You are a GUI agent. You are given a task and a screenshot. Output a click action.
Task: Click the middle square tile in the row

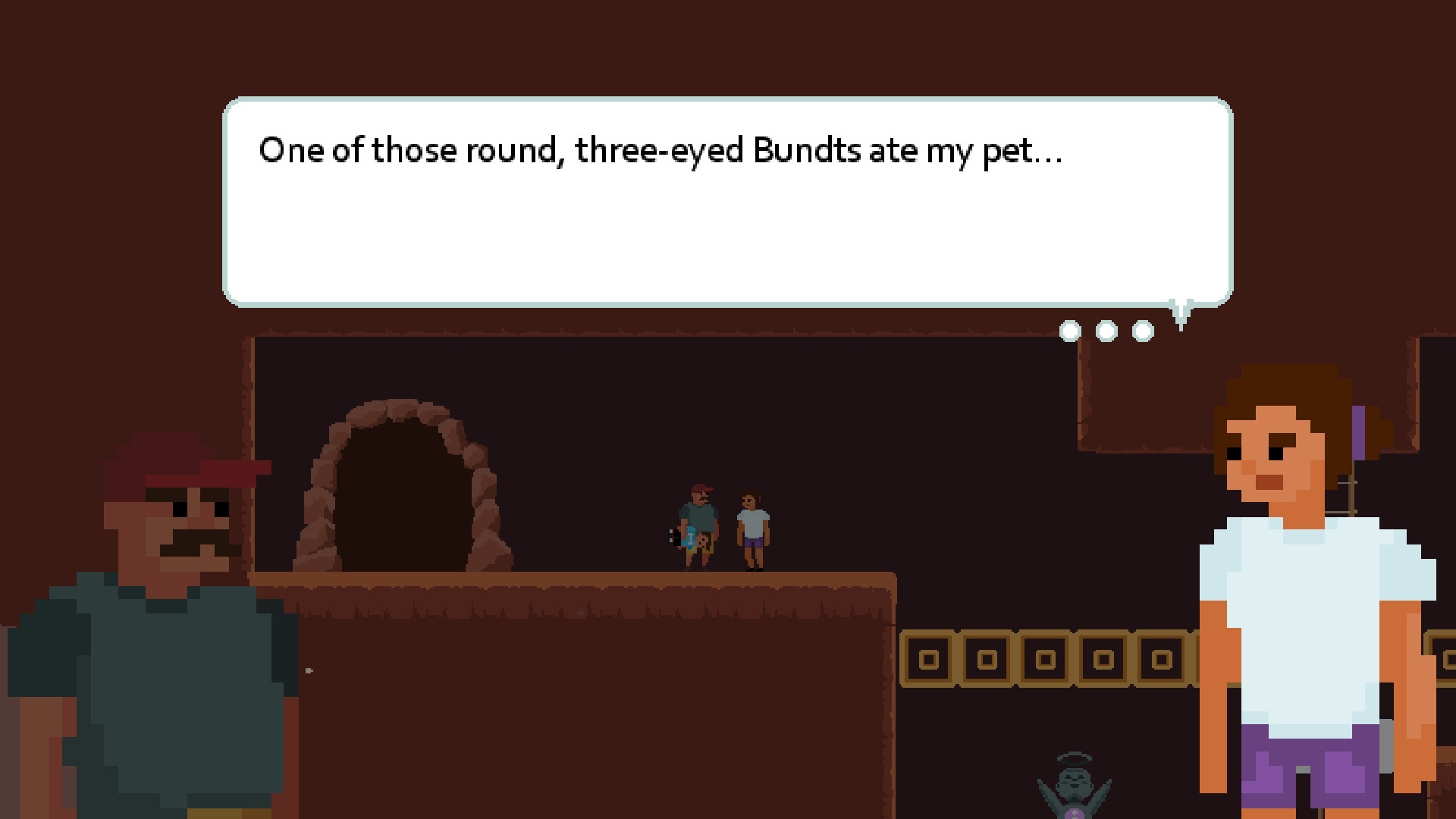point(1045,658)
